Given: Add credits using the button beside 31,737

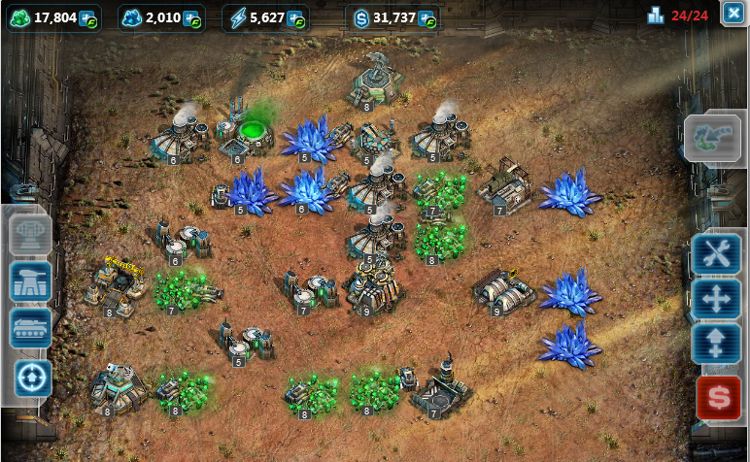Looking at the screenshot, I should (x=427, y=18).
